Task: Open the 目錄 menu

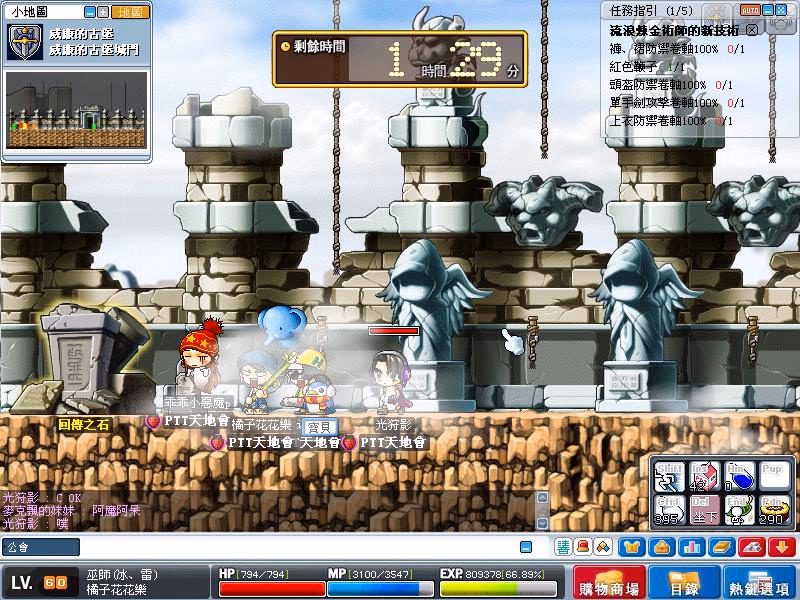Action: point(681,583)
